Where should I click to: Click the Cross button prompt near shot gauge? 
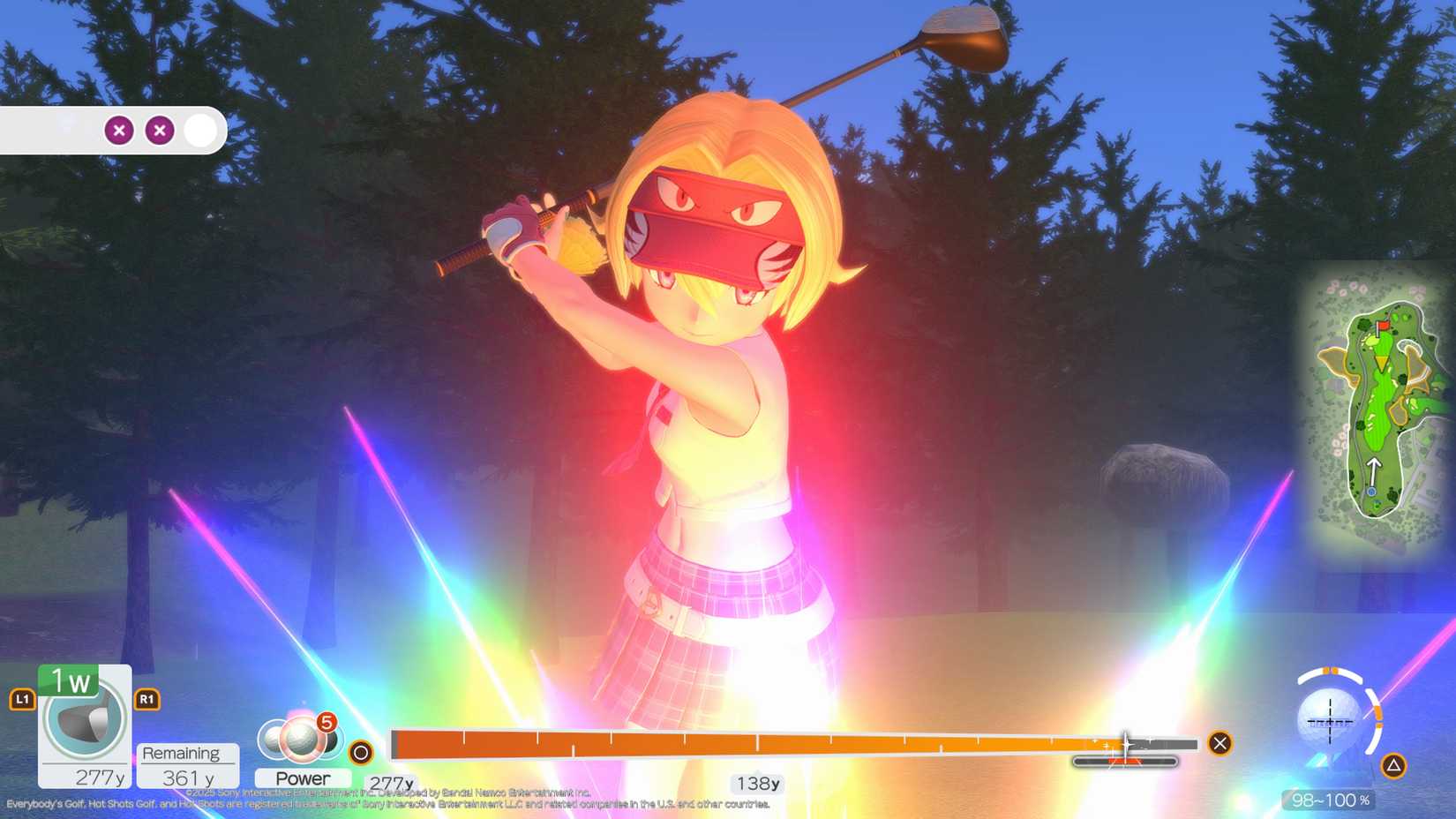coord(1219,744)
